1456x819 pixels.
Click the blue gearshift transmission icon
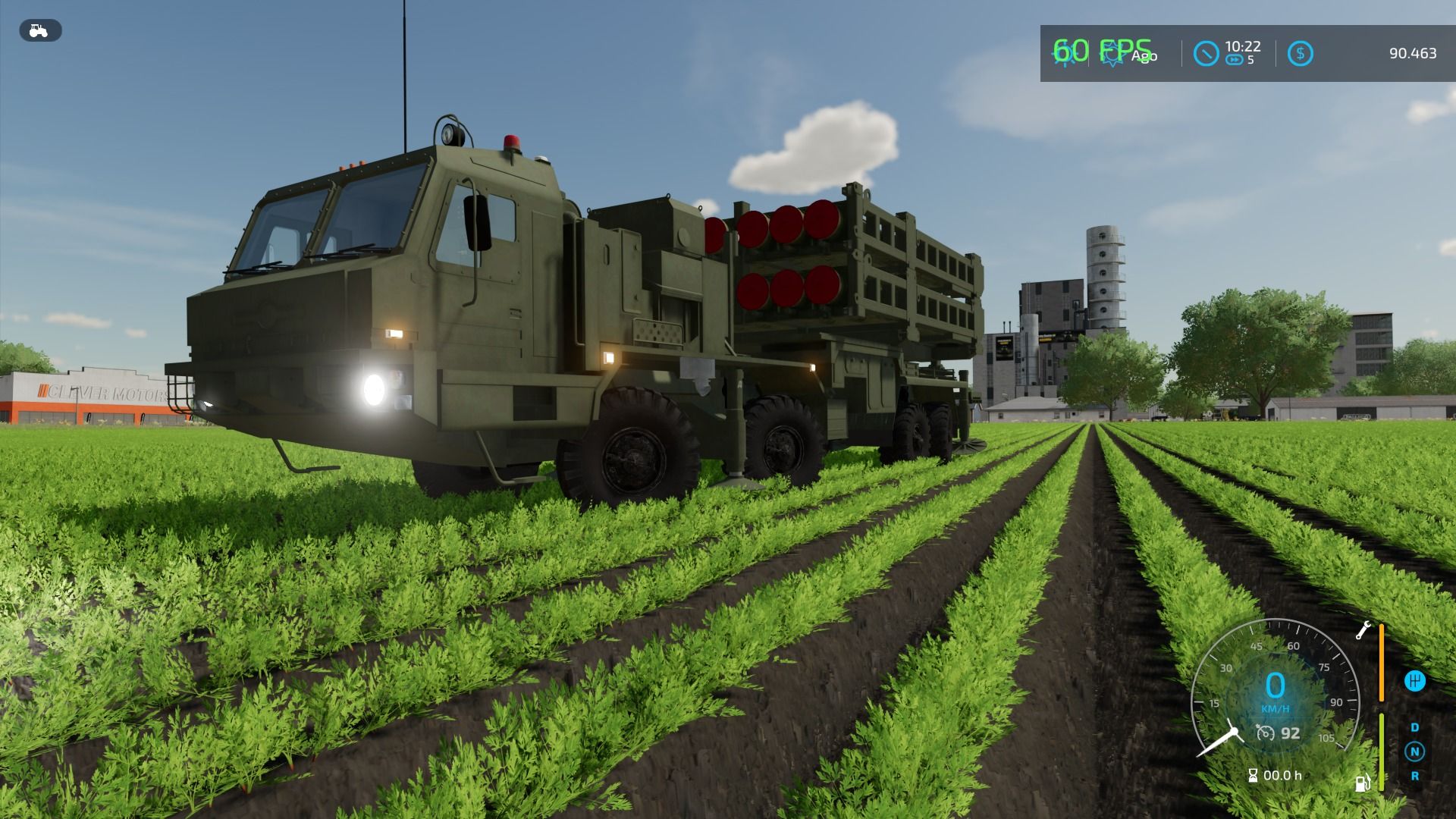[1414, 681]
